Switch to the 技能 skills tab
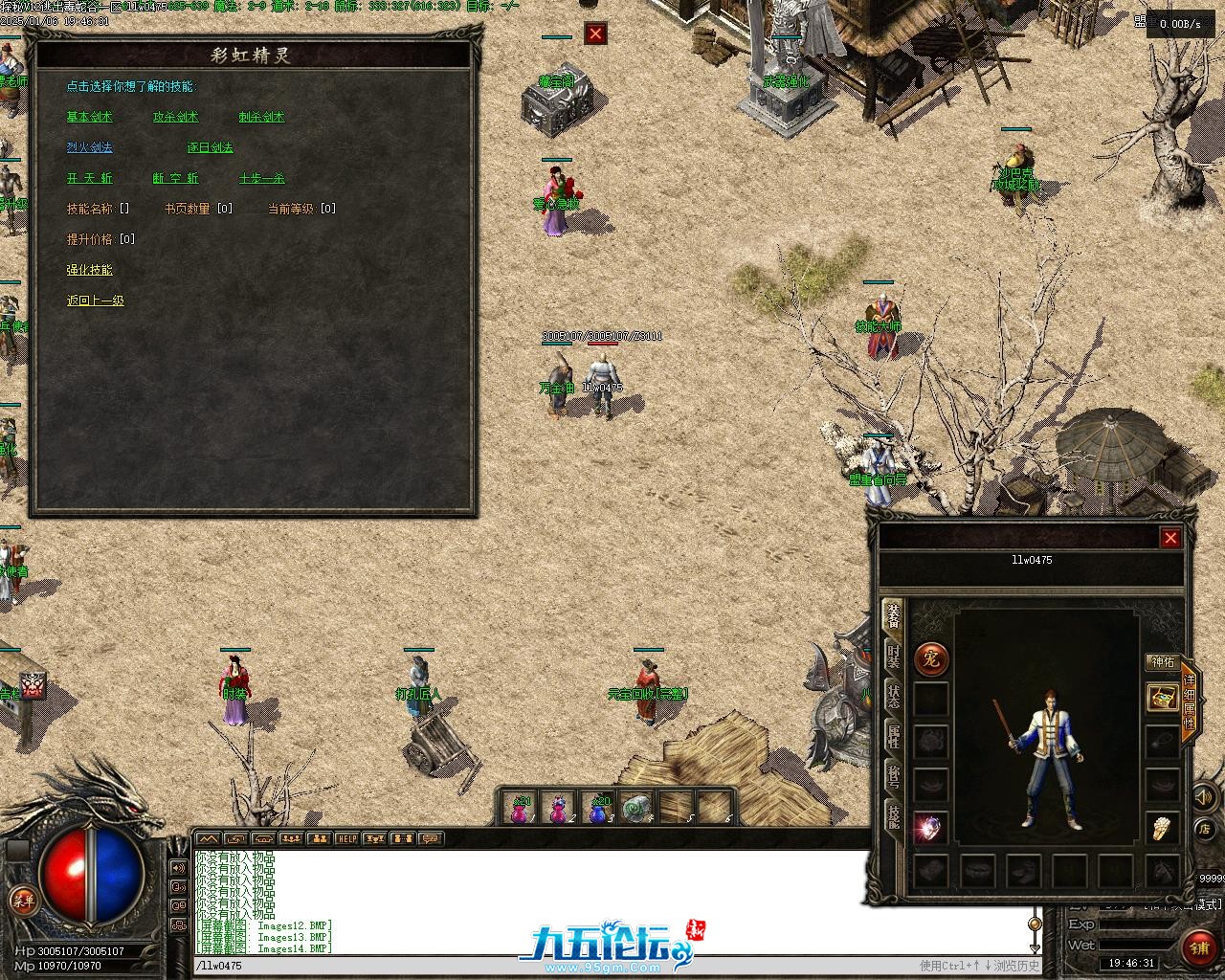1225x980 pixels. (893, 816)
